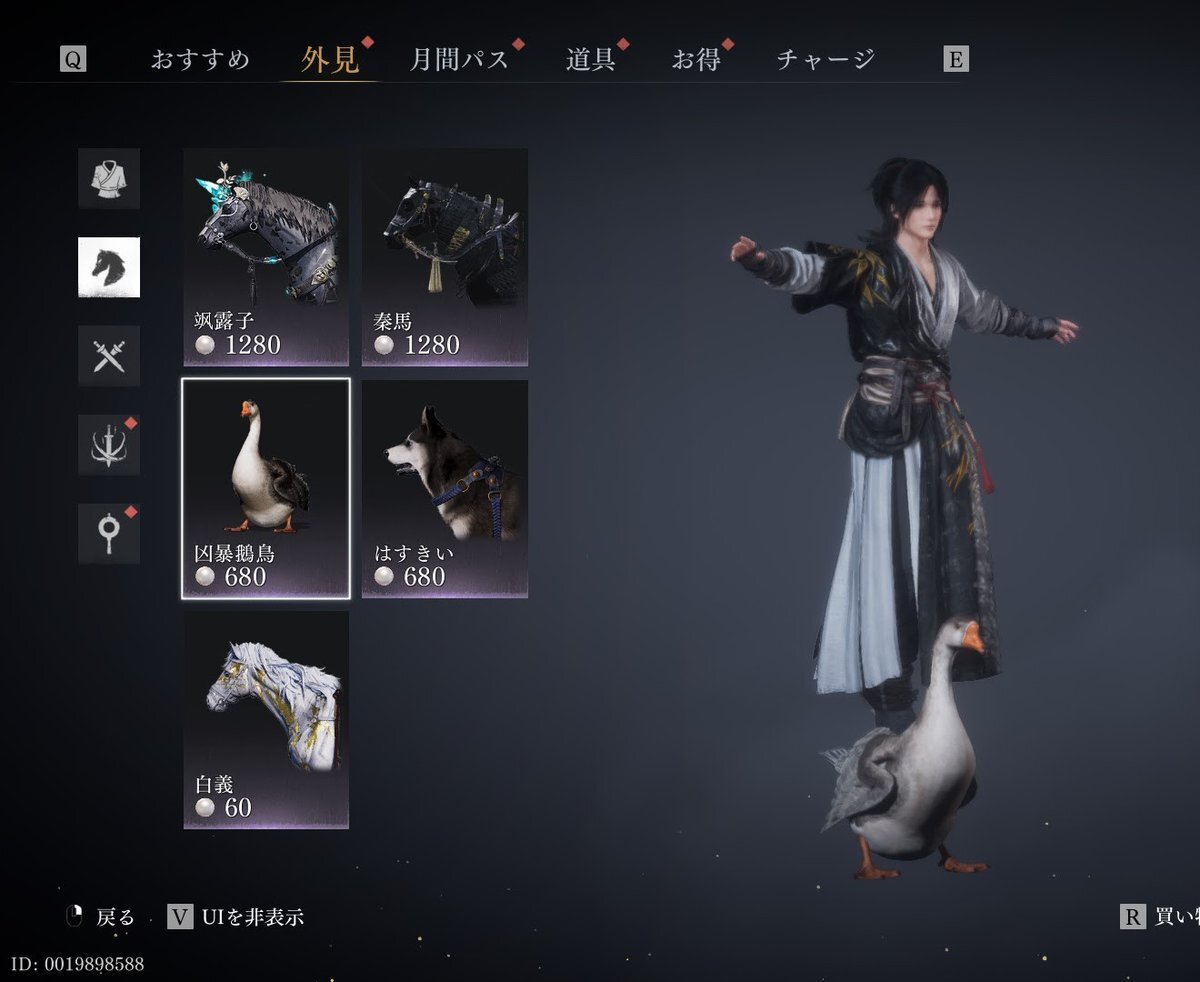The height and width of the screenshot is (982, 1200).
Task: Choose the outfit robe category icon
Action: coord(109,178)
